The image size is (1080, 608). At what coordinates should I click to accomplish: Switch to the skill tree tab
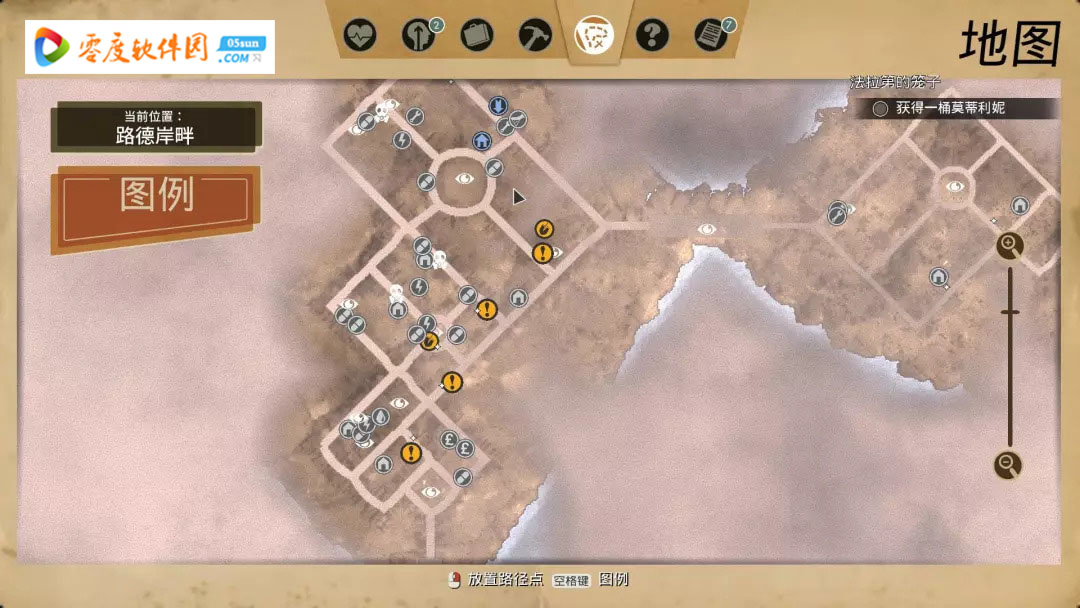point(418,36)
